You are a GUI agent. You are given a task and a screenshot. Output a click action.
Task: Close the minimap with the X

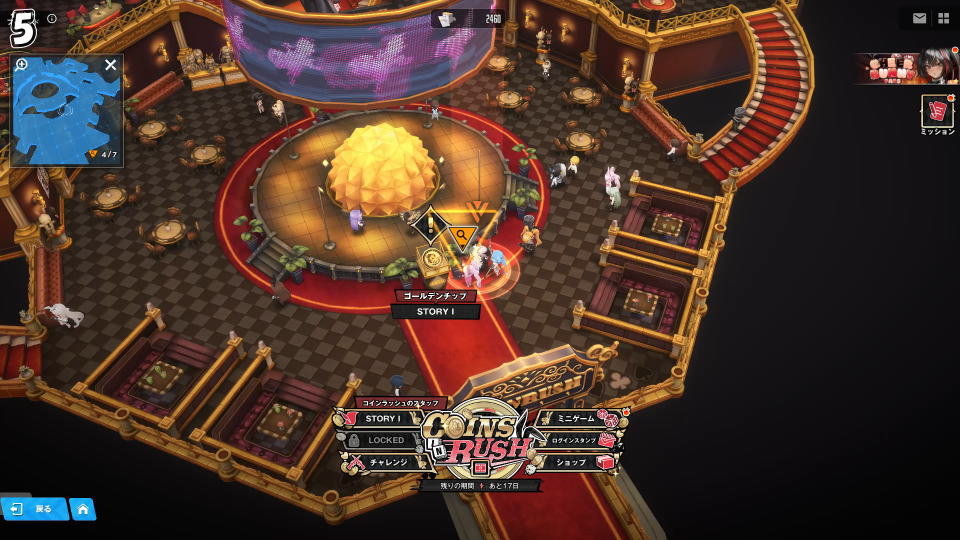point(111,65)
